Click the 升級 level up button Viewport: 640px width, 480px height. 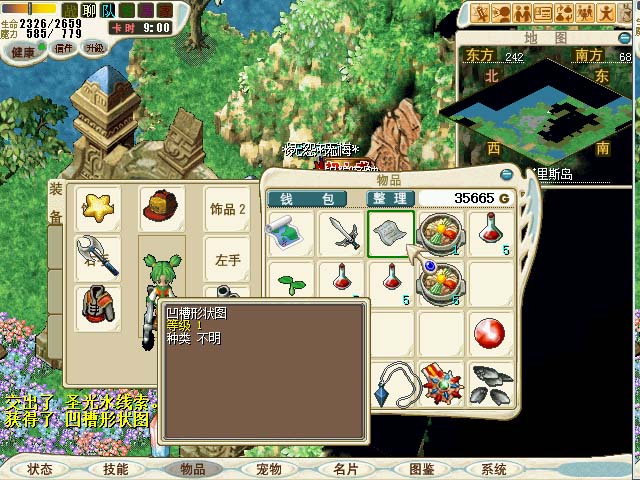coord(94,47)
